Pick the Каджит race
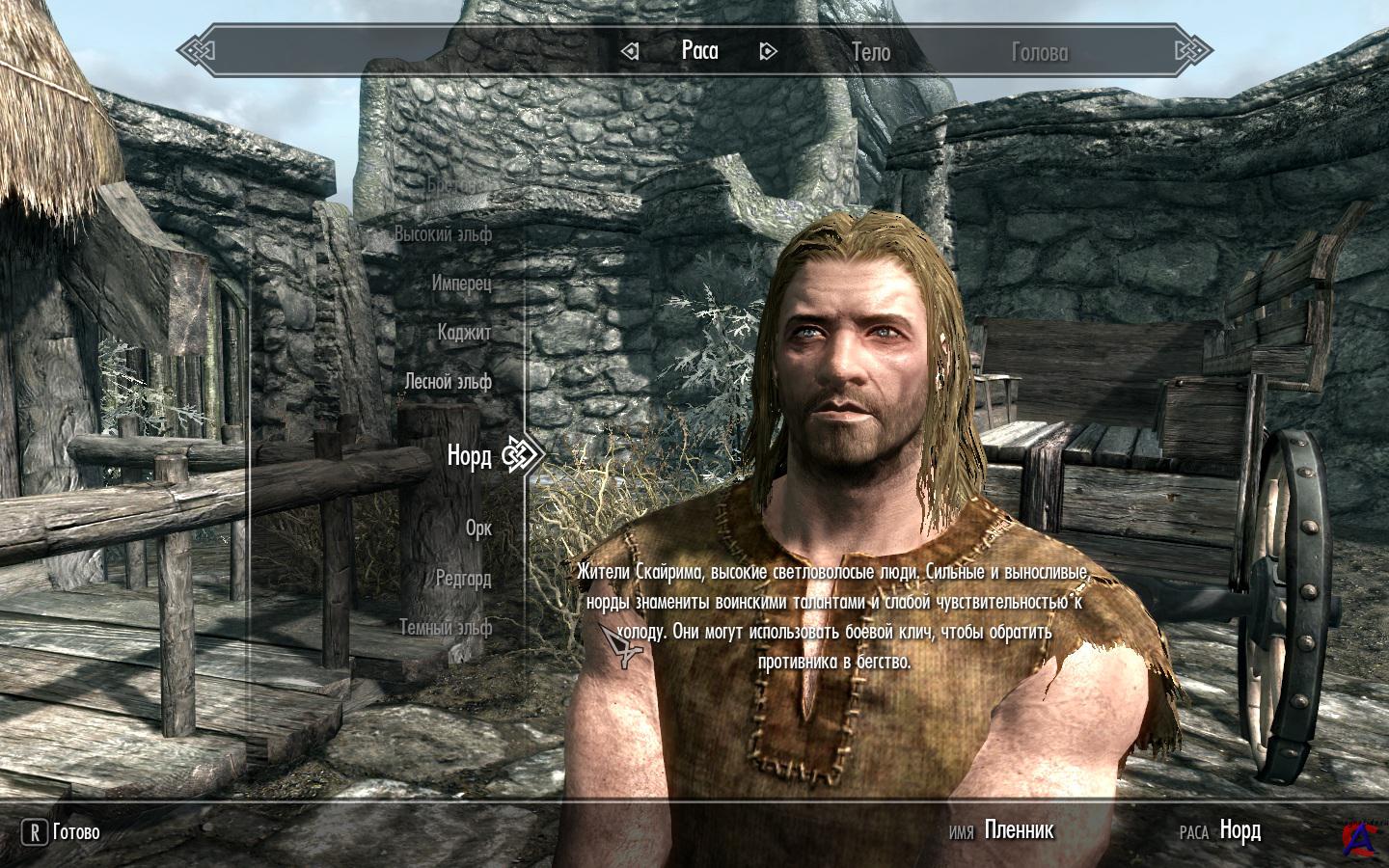The image size is (1389, 868). [x=464, y=333]
